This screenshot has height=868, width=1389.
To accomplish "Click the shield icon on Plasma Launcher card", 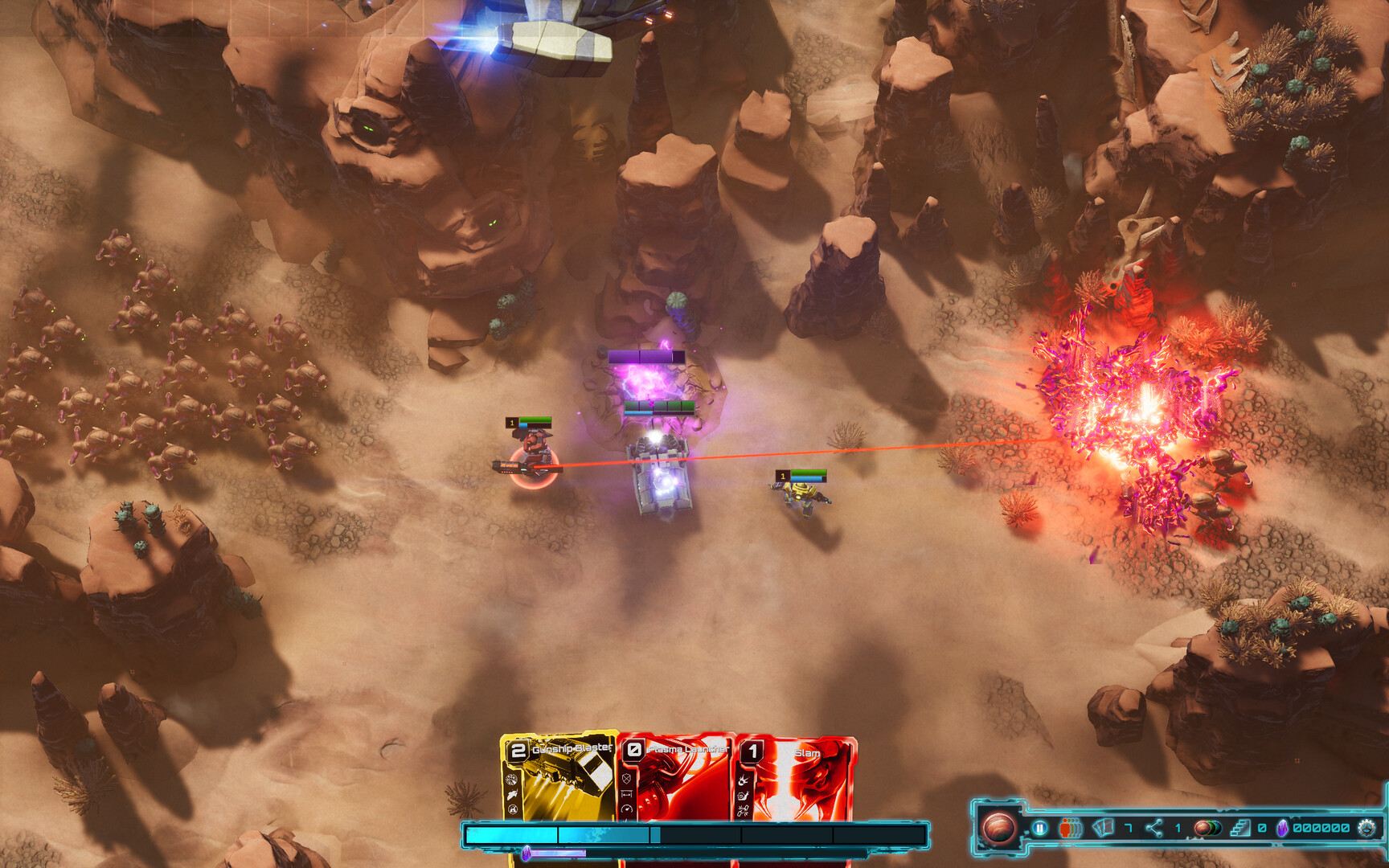I will 626,779.
